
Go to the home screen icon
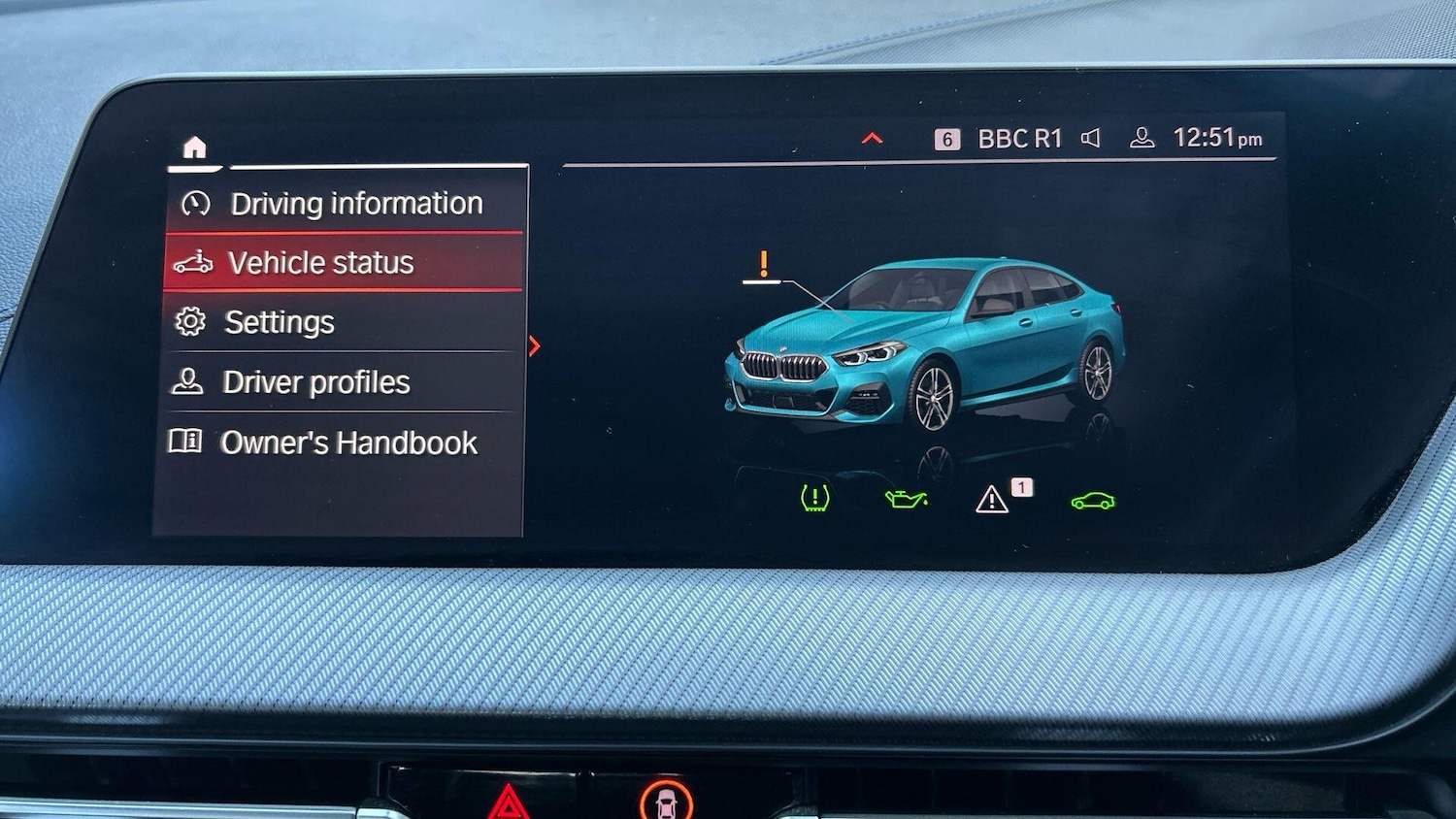[195, 147]
